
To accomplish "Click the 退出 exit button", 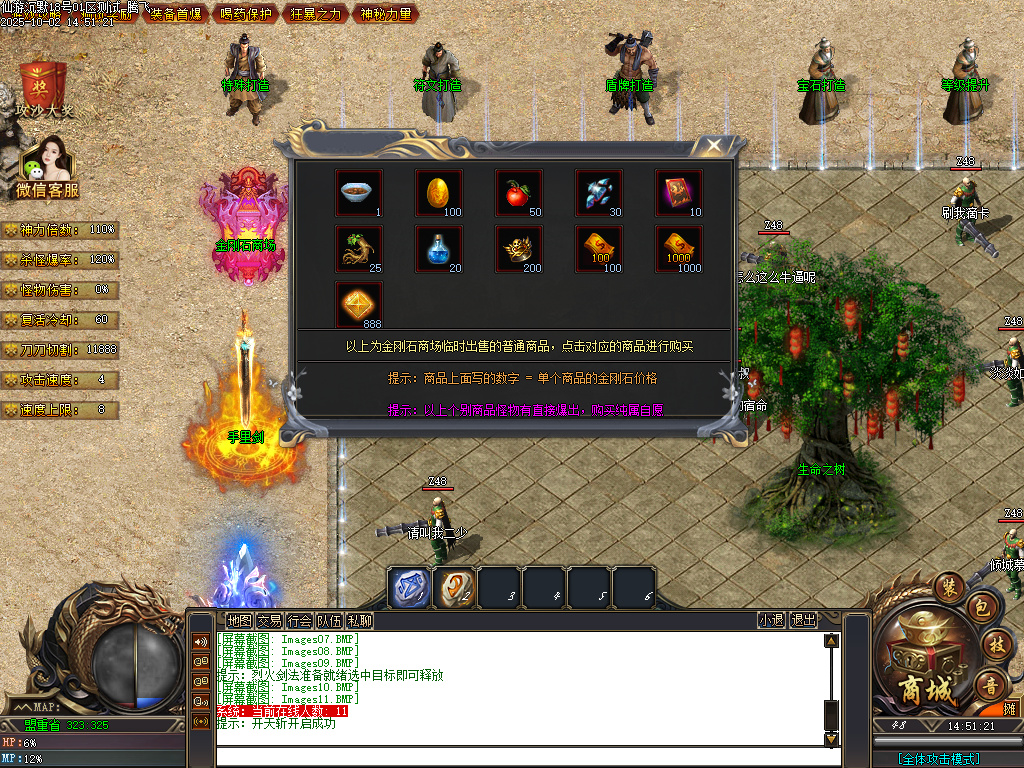I will click(803, 620).
